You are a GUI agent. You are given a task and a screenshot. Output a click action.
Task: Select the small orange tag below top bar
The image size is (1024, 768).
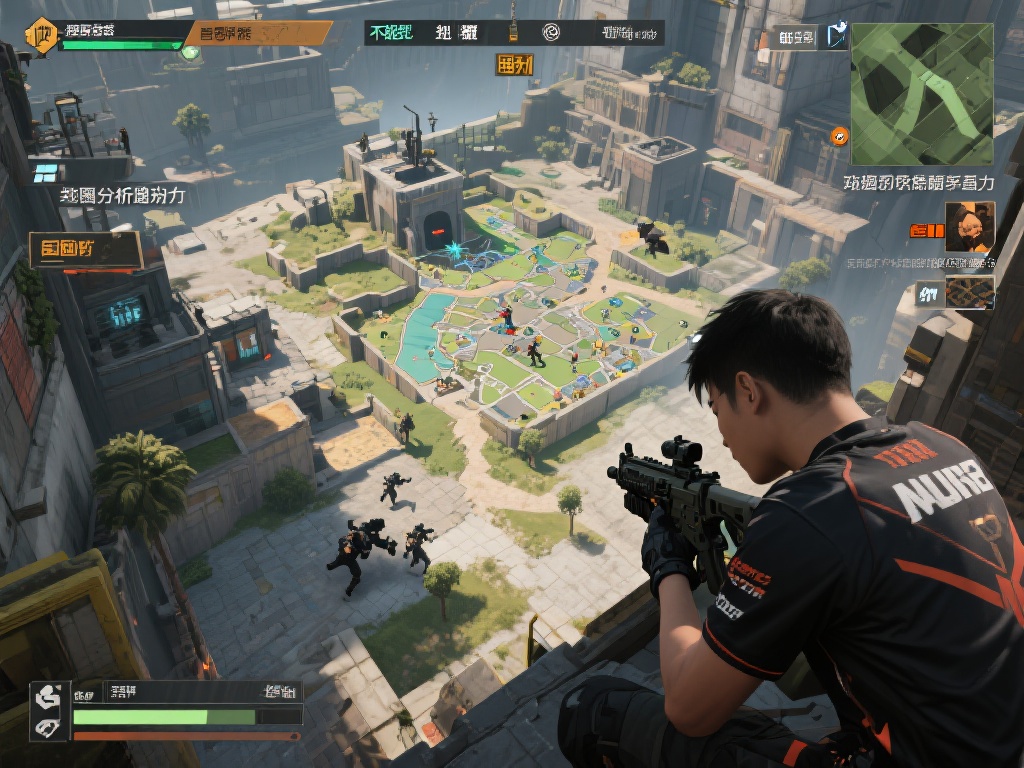coord(514,65)
